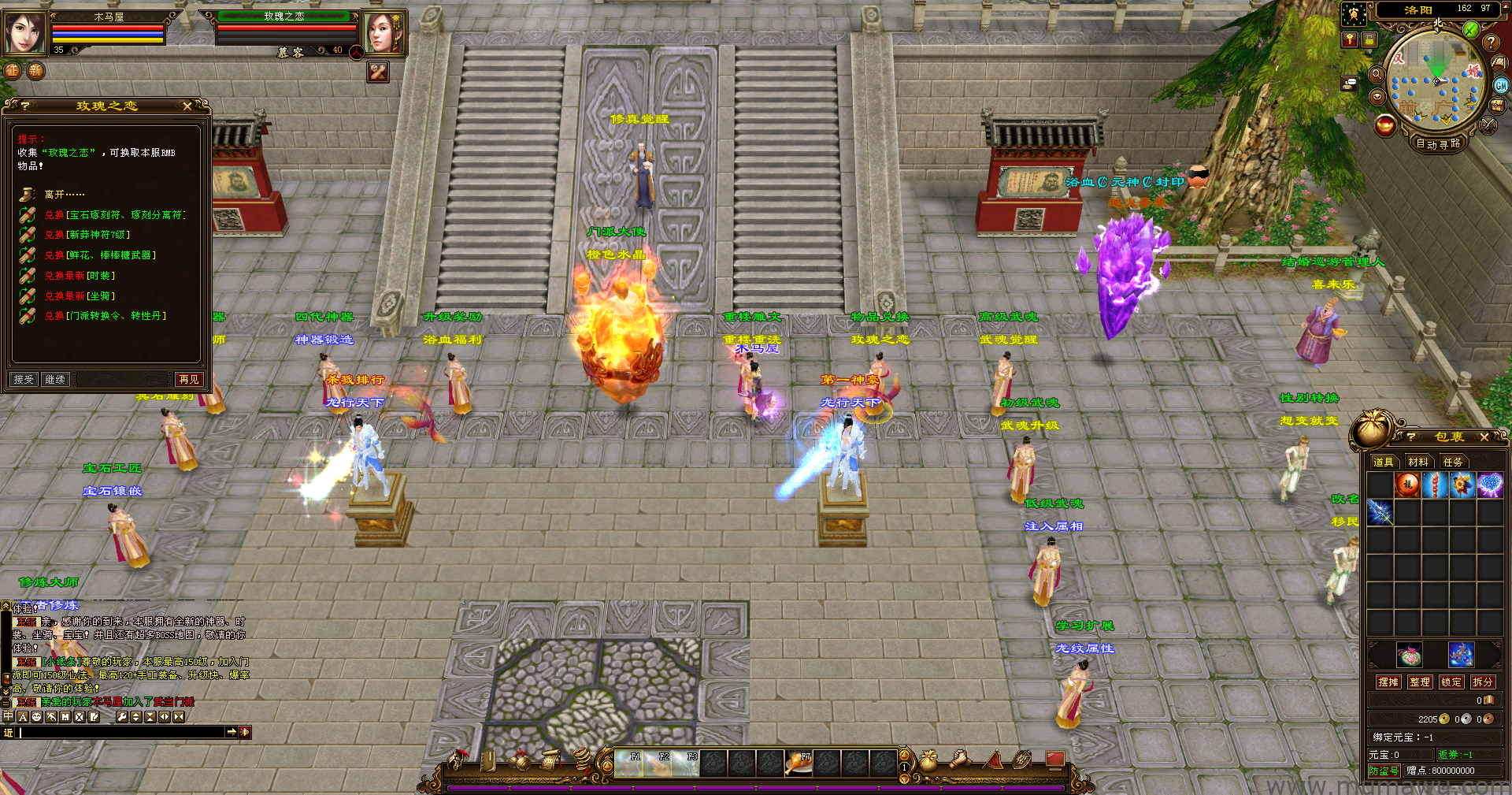This screenshot has height=795, width=1512.
Task: Open the 摆摊 stall button
Action: tap(1388, 682)
